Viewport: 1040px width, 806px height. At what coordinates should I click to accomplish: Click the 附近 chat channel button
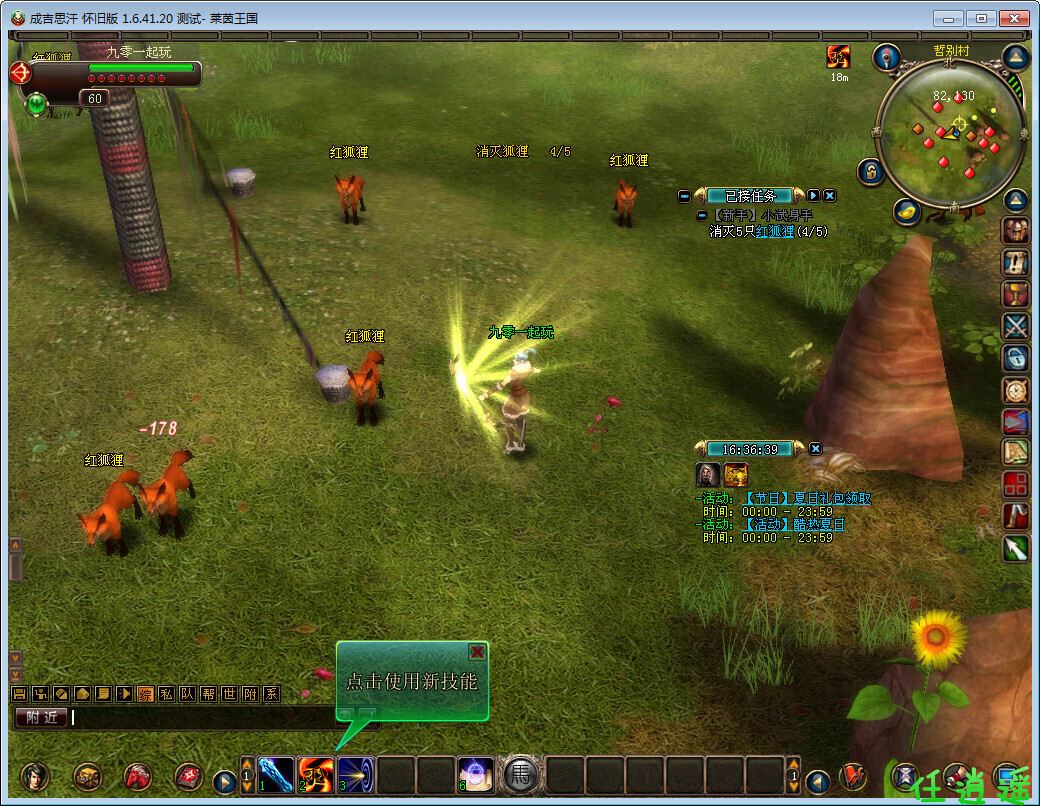tap(41, 717)
